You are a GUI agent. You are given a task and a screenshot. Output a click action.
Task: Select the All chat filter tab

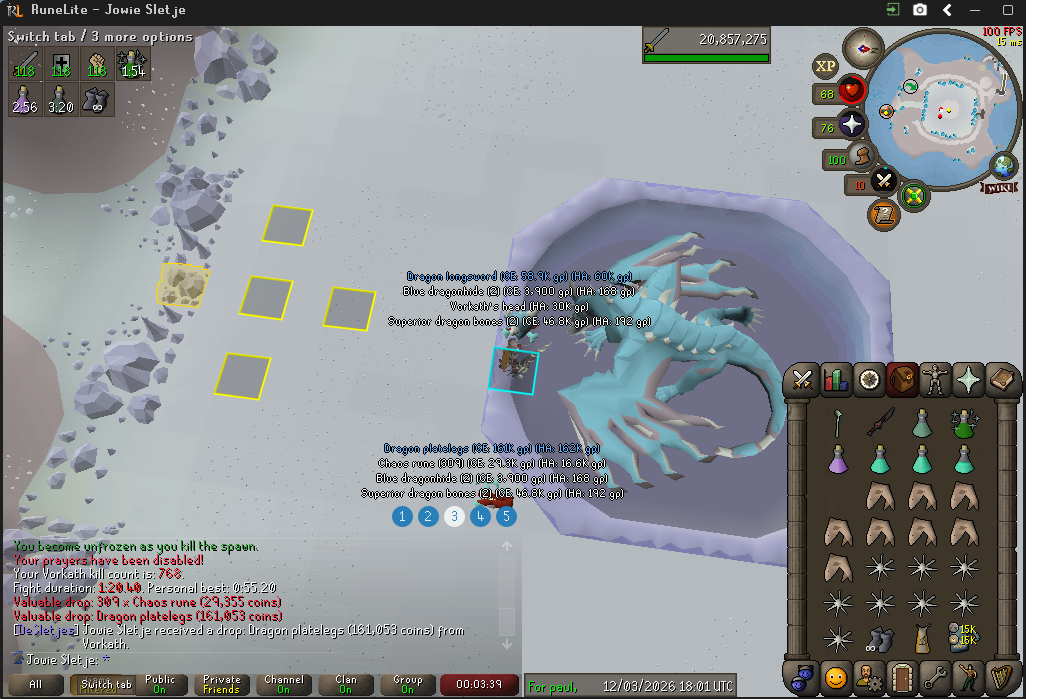[35, 685]
